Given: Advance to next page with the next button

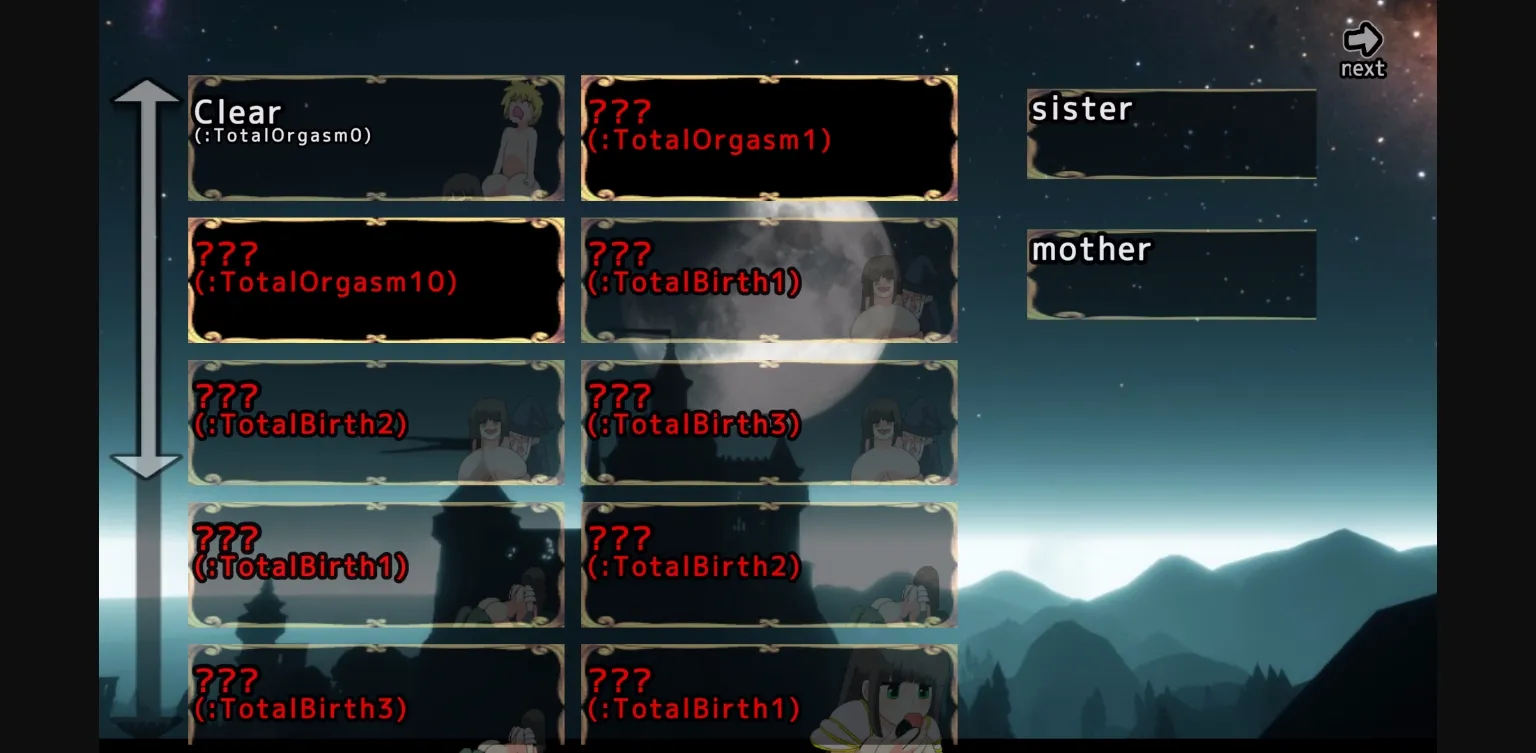Looking at the screenshot, I should (x=1362, y=40).
